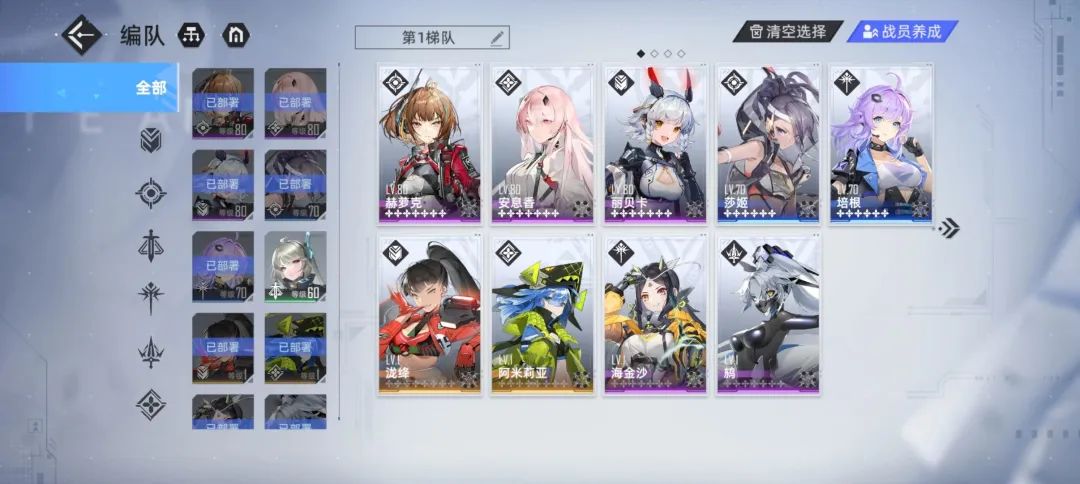Pick the 丽贝卡 card

tap(655, 143)
